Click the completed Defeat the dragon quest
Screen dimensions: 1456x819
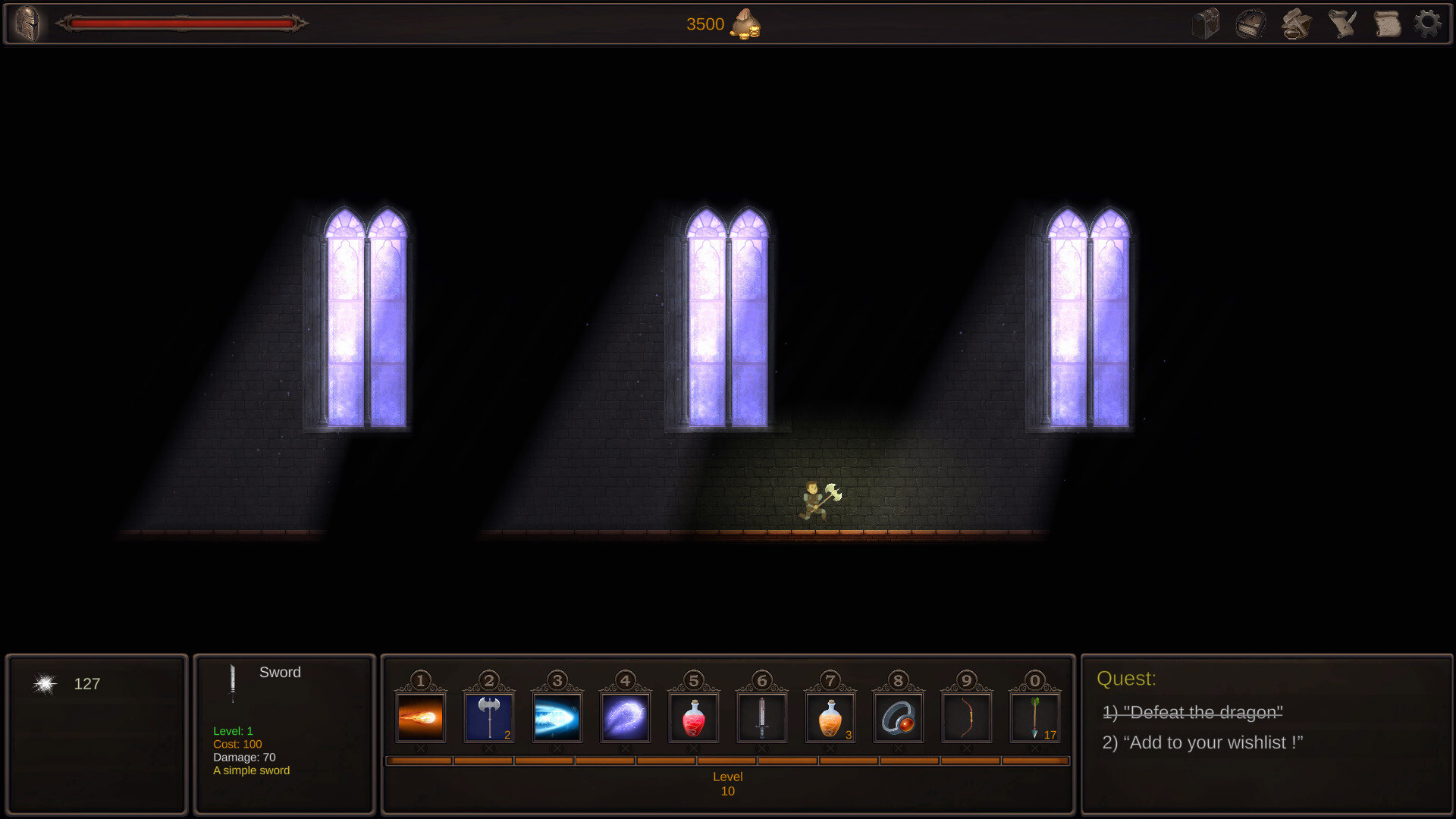point(1192,711)
